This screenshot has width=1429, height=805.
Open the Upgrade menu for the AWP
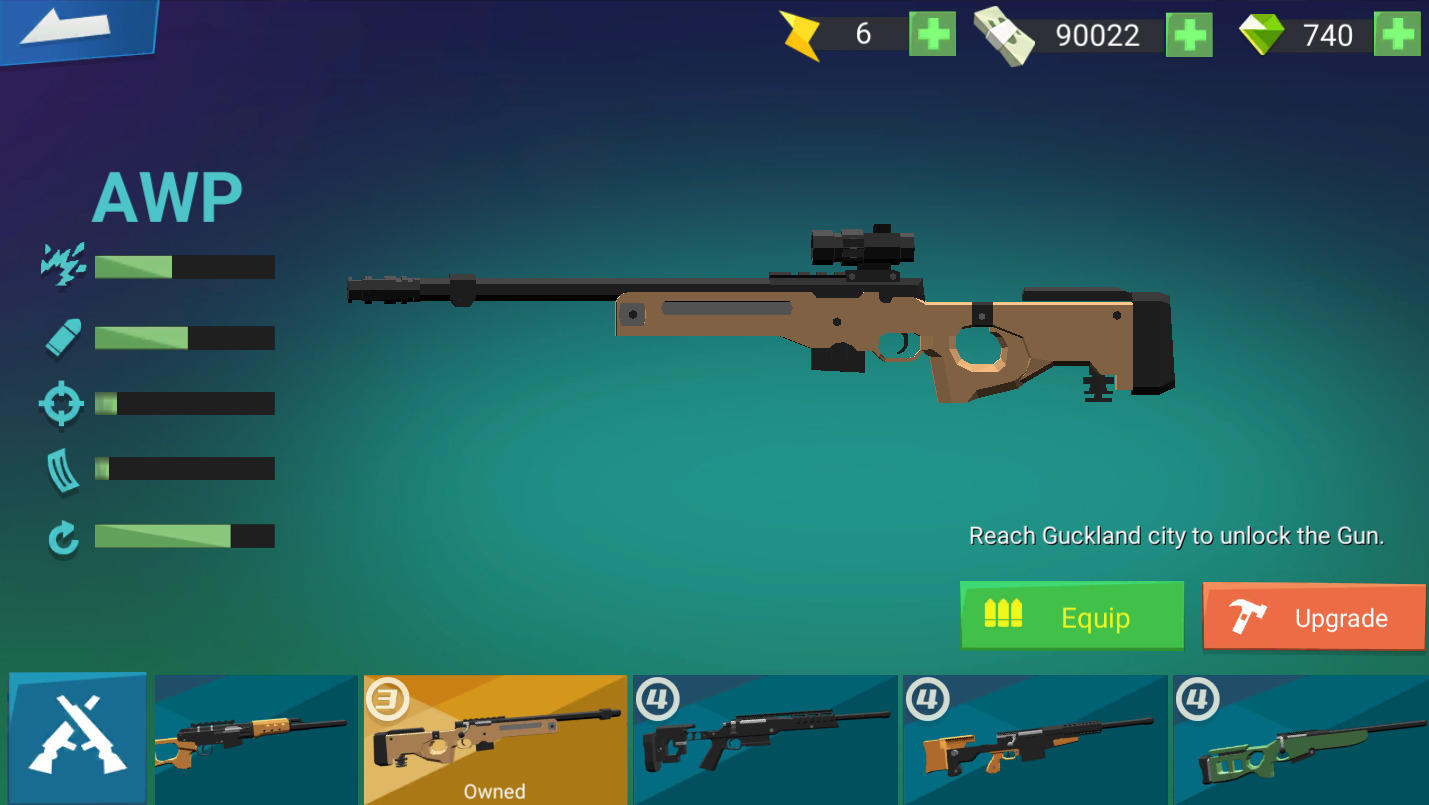(x=1313, y=618)
